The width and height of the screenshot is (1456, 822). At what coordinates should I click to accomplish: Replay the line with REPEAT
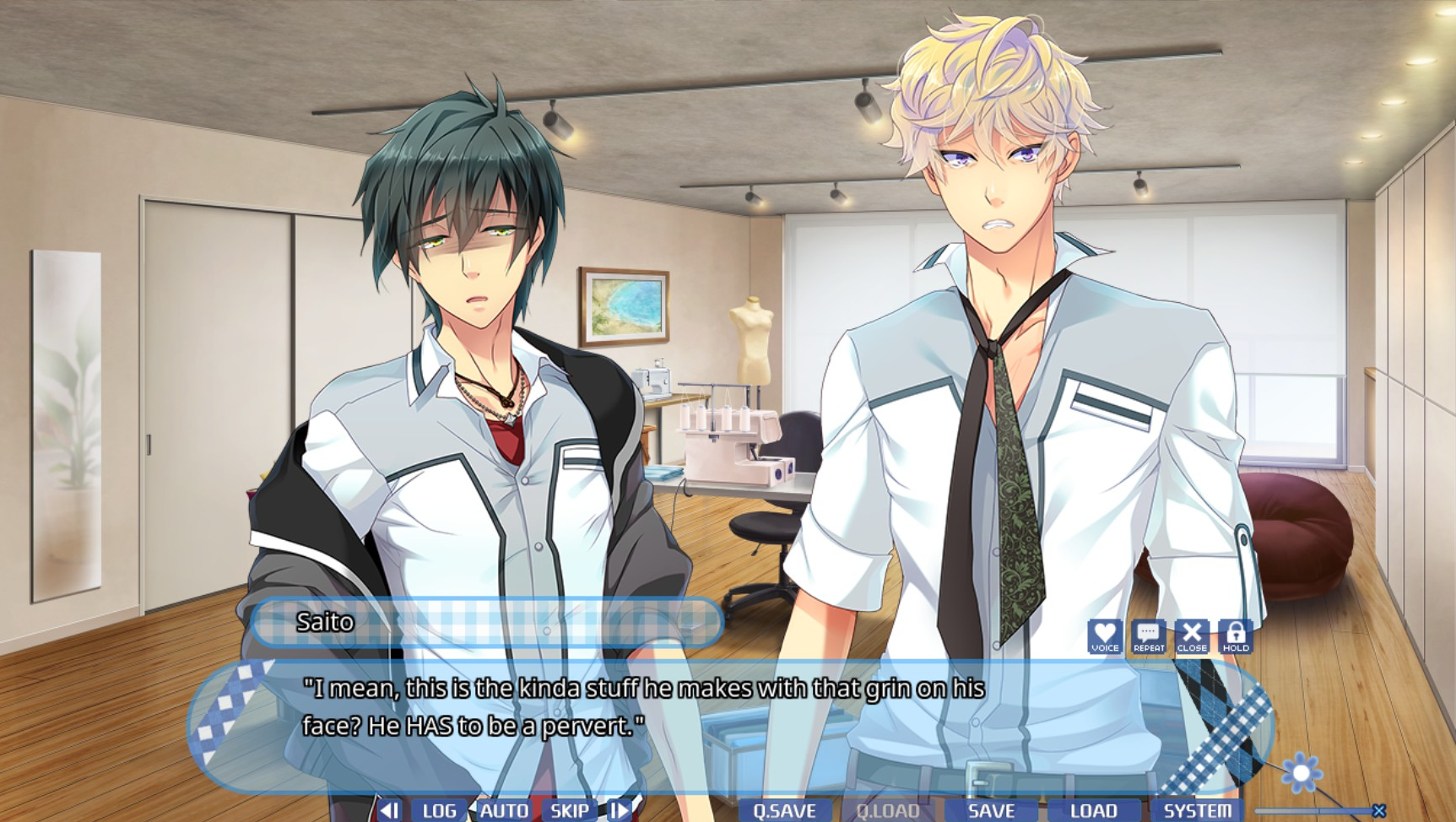[x=1148, y=636]
